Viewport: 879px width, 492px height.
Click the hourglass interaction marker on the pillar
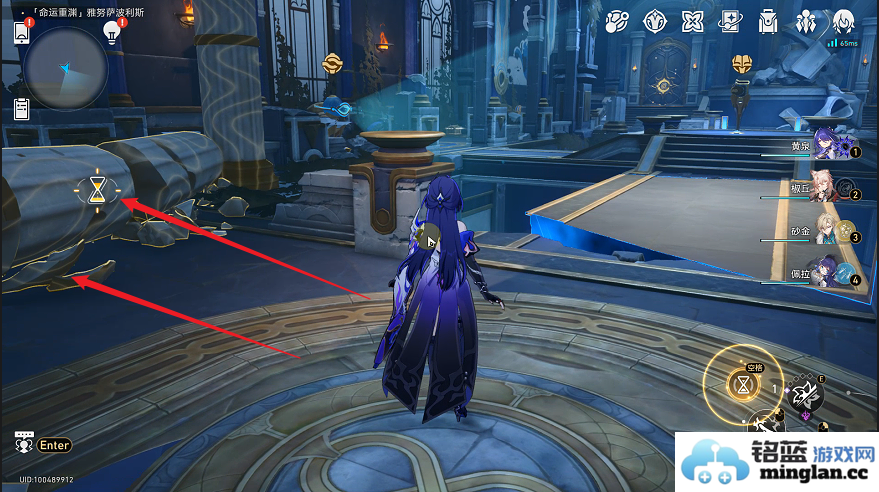[x=96, y=189]
